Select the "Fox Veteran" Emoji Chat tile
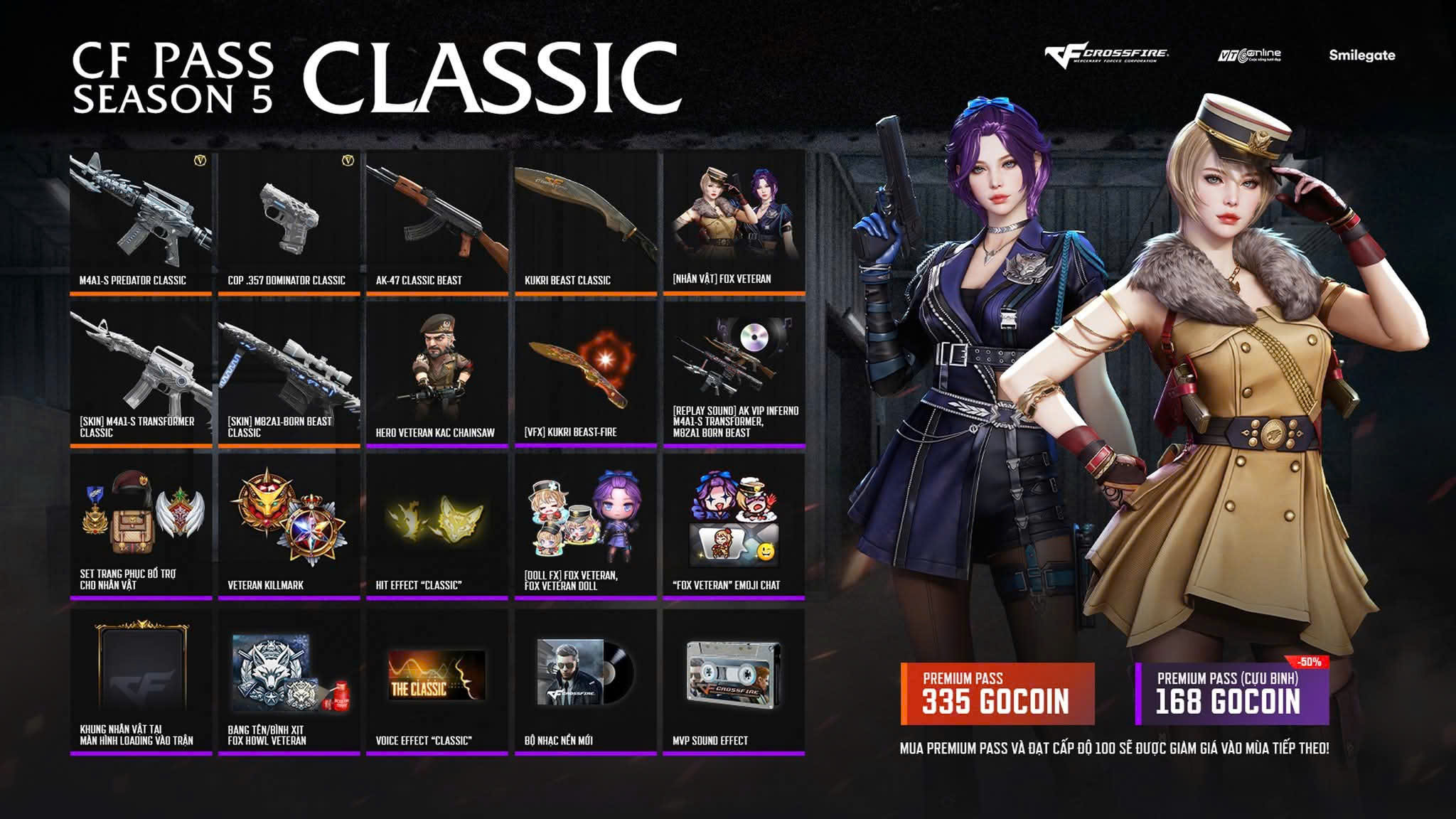 734,526
